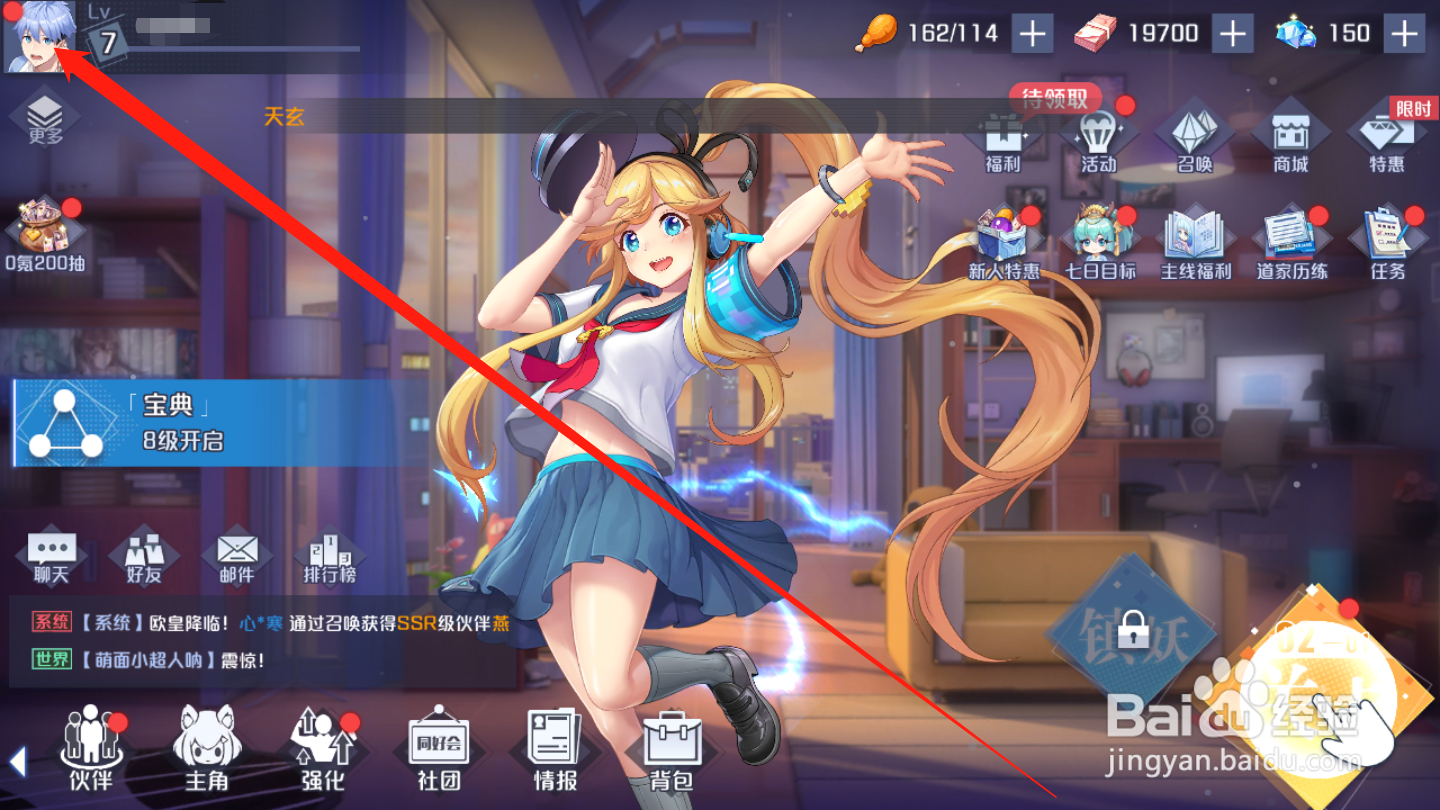This screenshot has height=810, width=1440.
Task: Open the 好友 friends list
Action: pyautogui.click(x=143, y=555)
